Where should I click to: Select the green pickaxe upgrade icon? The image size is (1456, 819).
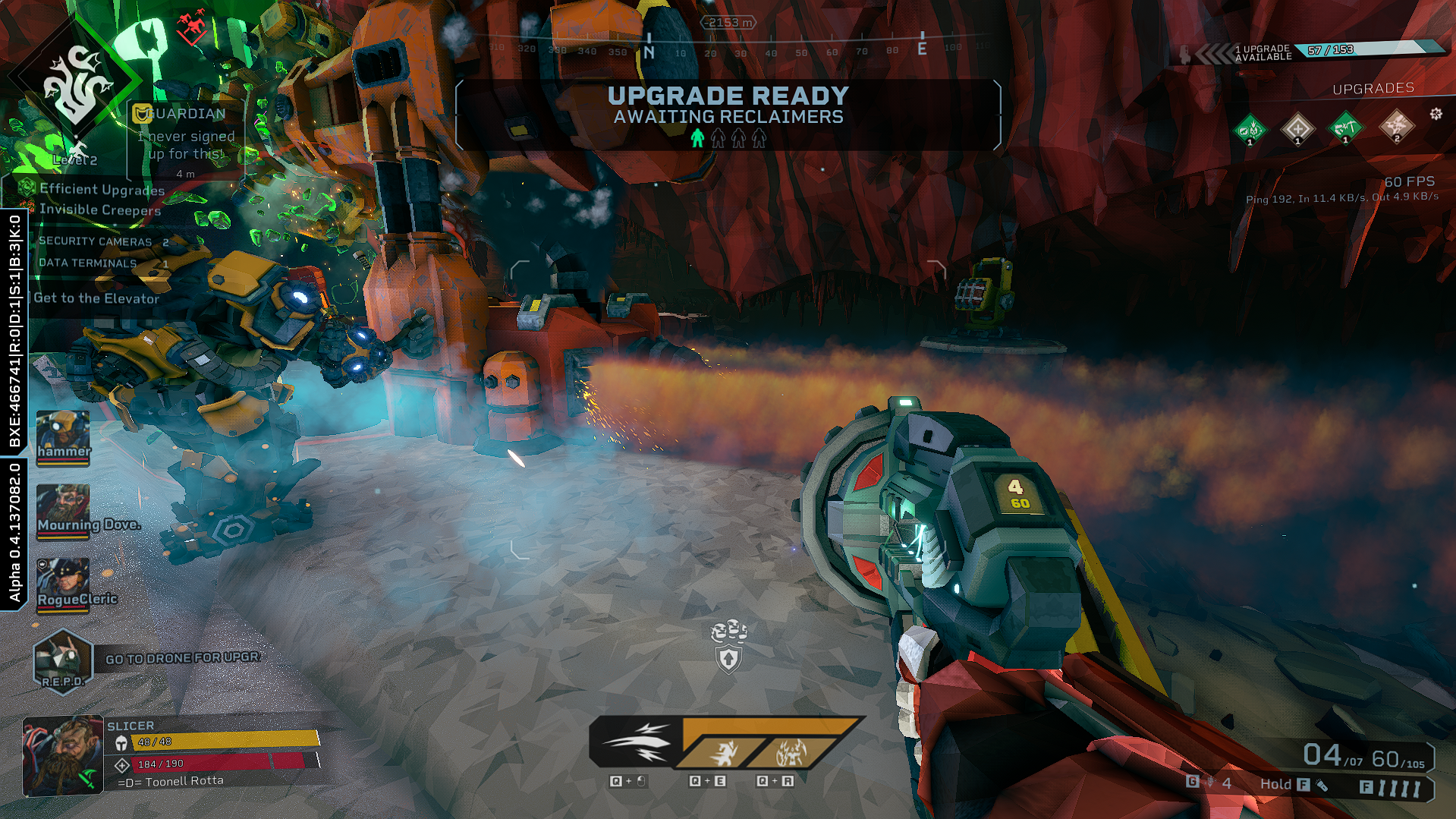(1345, 127)
